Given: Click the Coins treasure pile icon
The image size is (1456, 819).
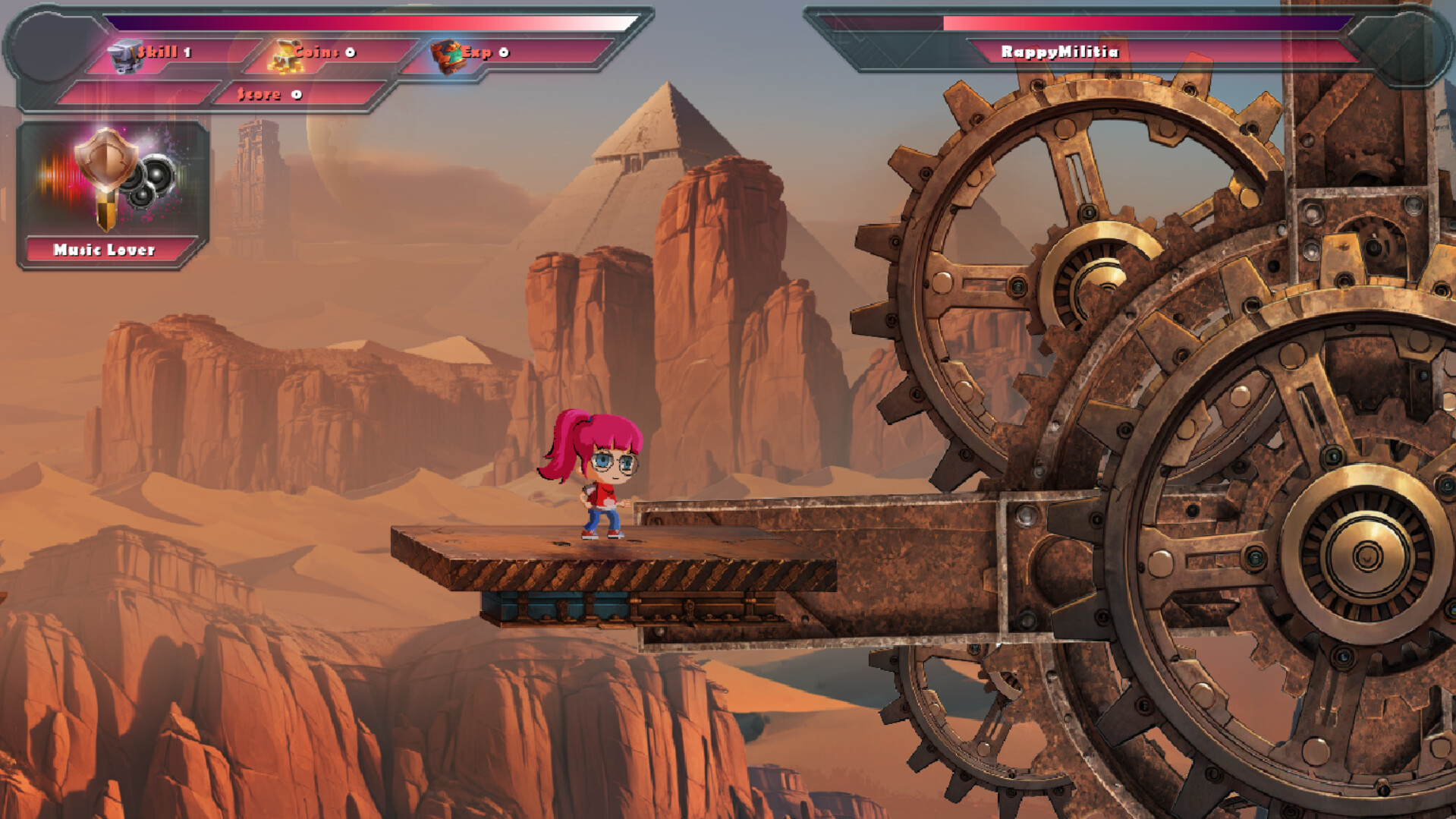Looking at the screenshot, I should (x=285, y=56).
